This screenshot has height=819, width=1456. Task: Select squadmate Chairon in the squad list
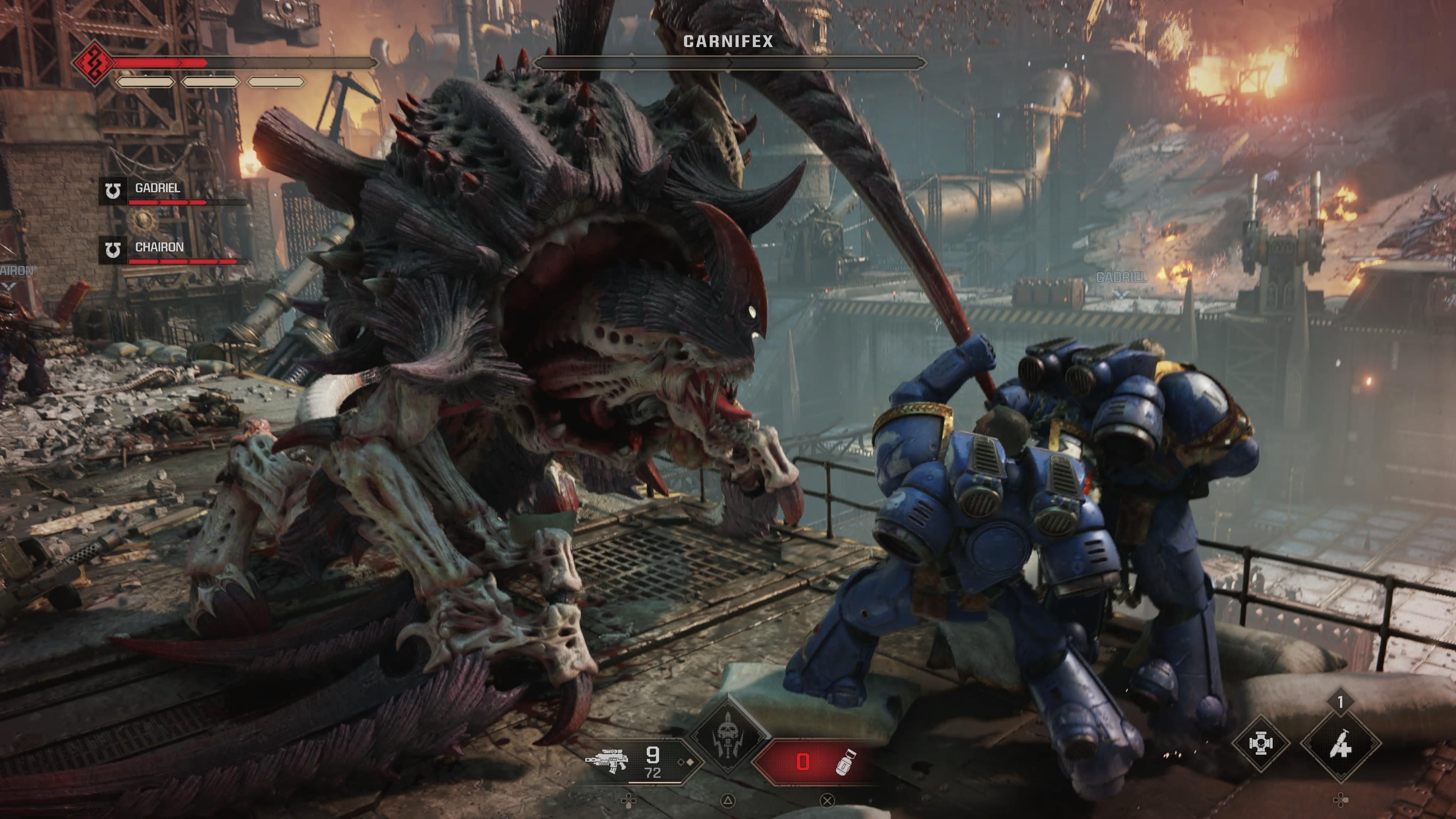tap(159, 248)
